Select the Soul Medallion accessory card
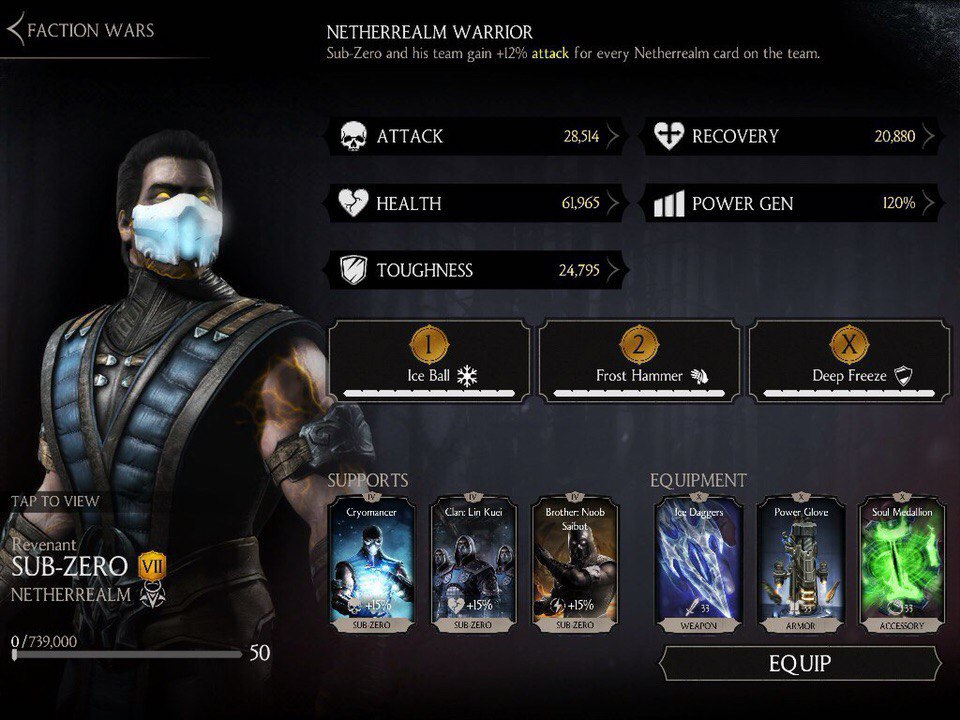The width and height of the screenshot is (960, 720). [x=900, y=564]
